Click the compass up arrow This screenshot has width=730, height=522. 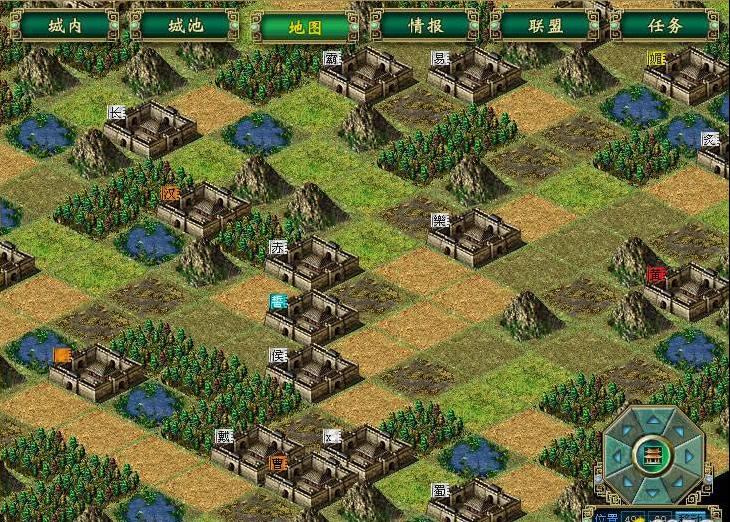tap(655, 420)
